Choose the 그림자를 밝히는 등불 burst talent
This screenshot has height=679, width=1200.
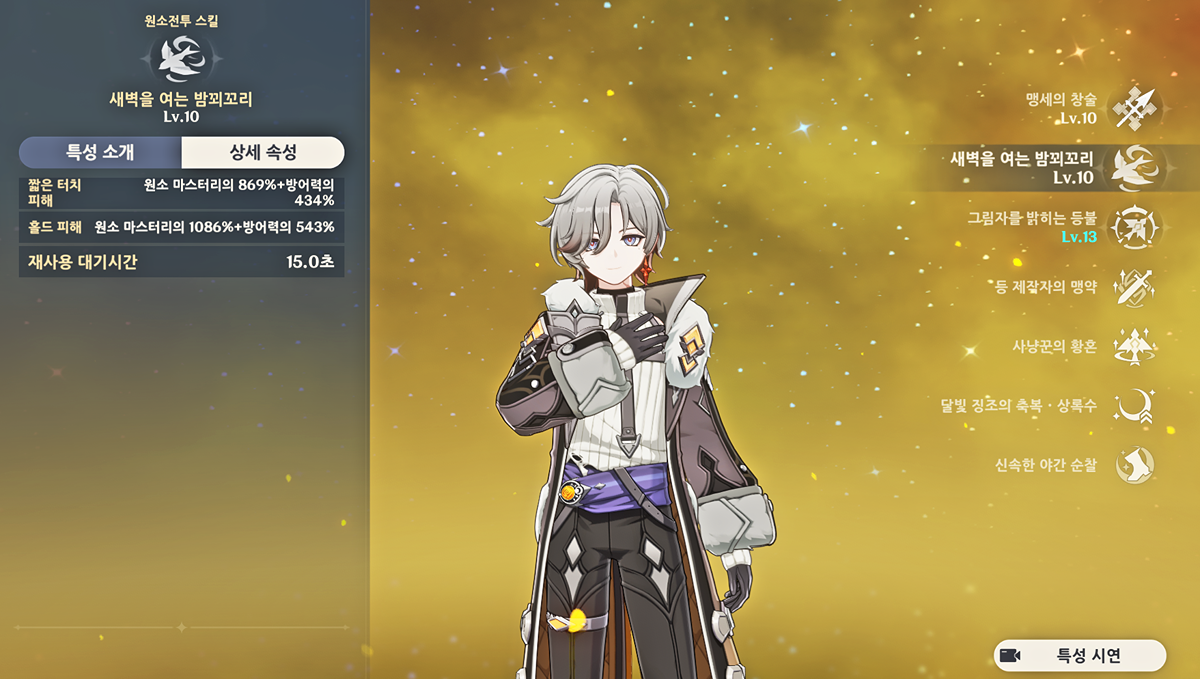click(x=1134, y=227)
